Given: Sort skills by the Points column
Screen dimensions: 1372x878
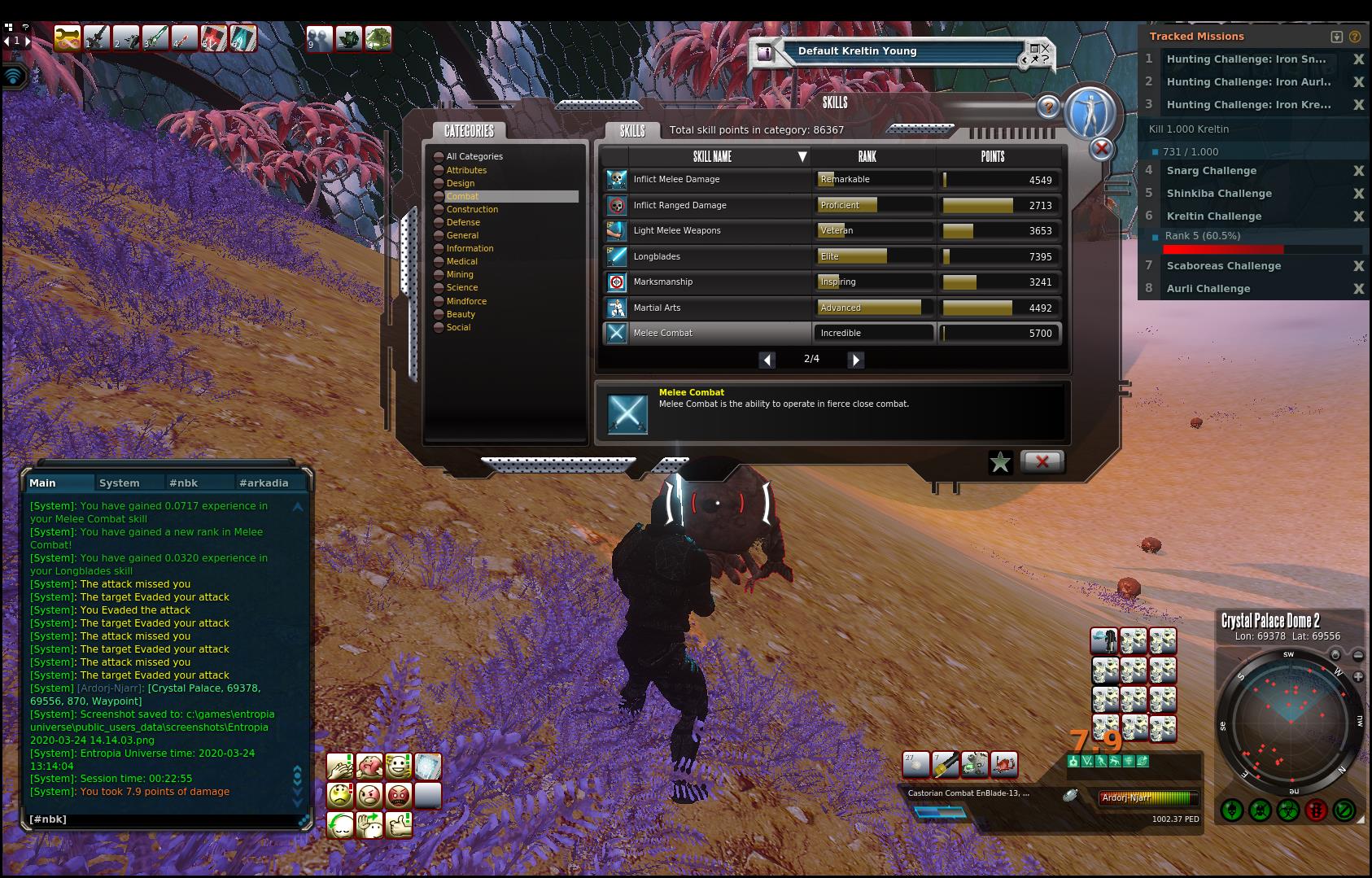Looking at the screenshot, I should point(993,156).
